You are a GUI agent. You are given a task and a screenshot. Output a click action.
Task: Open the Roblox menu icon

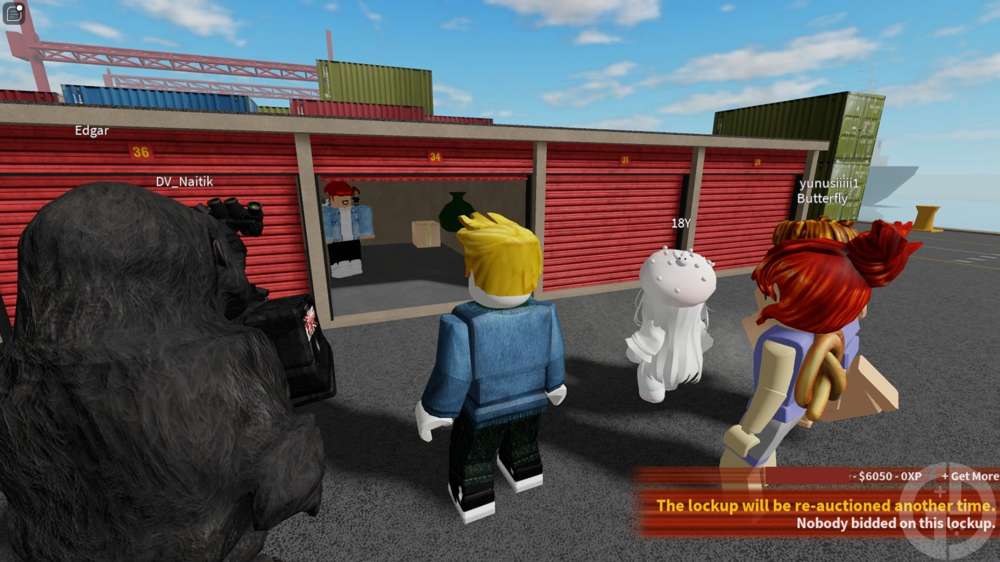[x=14, y=13]
